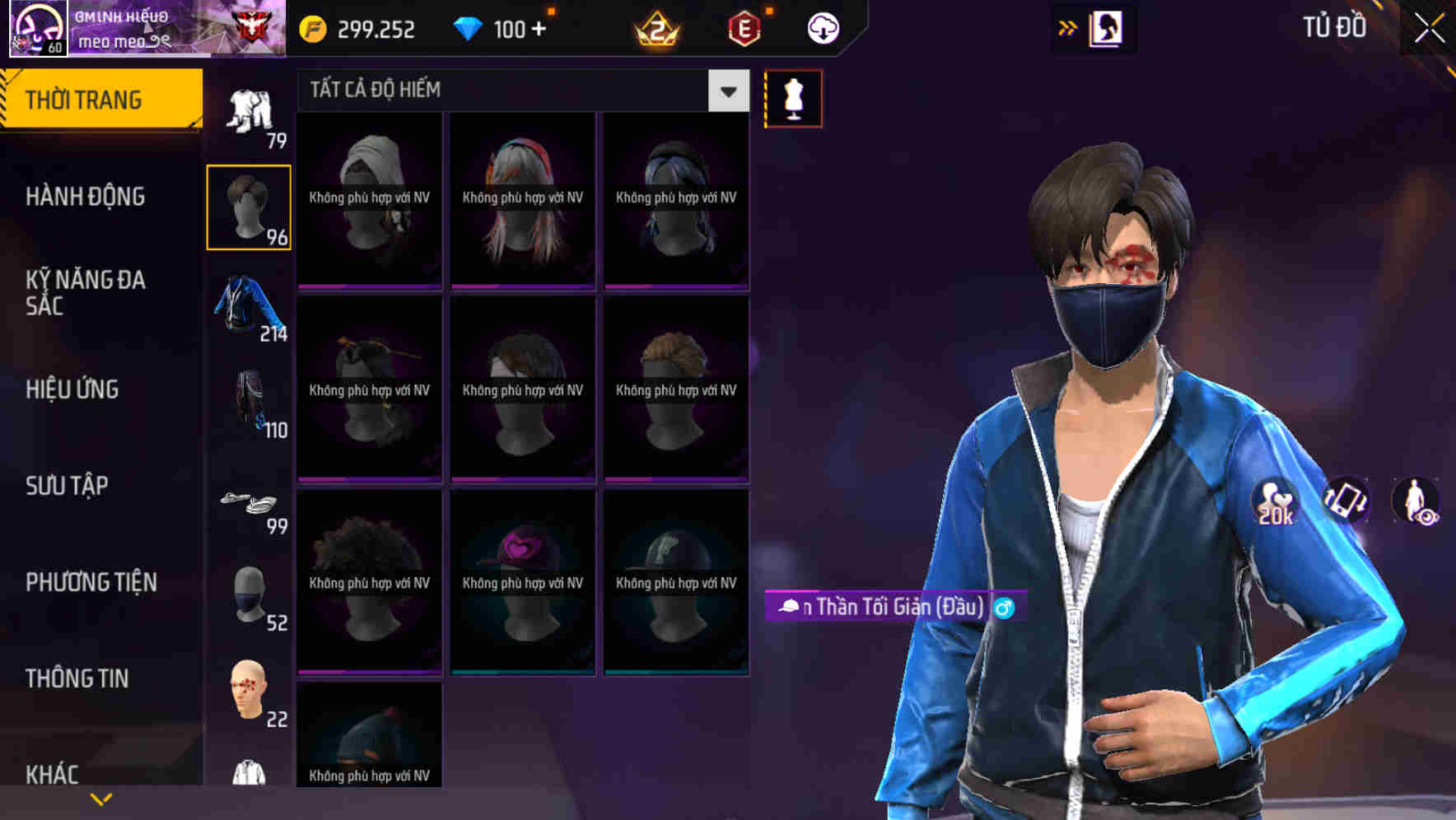Viewport: 1456px width, 820px height.
Task: Click the mannequin preview icon beside the dropdown
Action: (793, 98)
